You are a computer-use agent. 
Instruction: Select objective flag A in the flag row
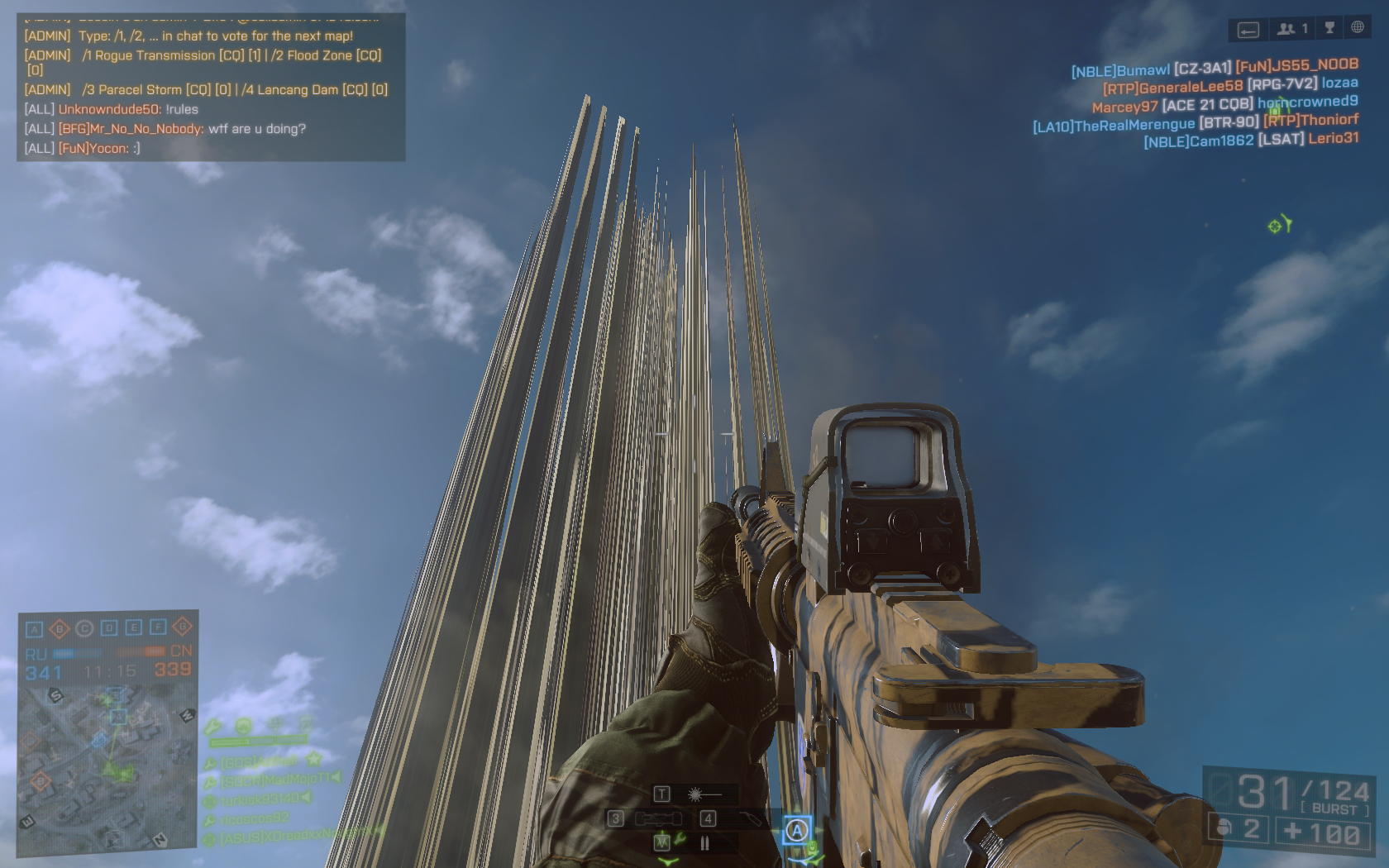coord(35,630)
